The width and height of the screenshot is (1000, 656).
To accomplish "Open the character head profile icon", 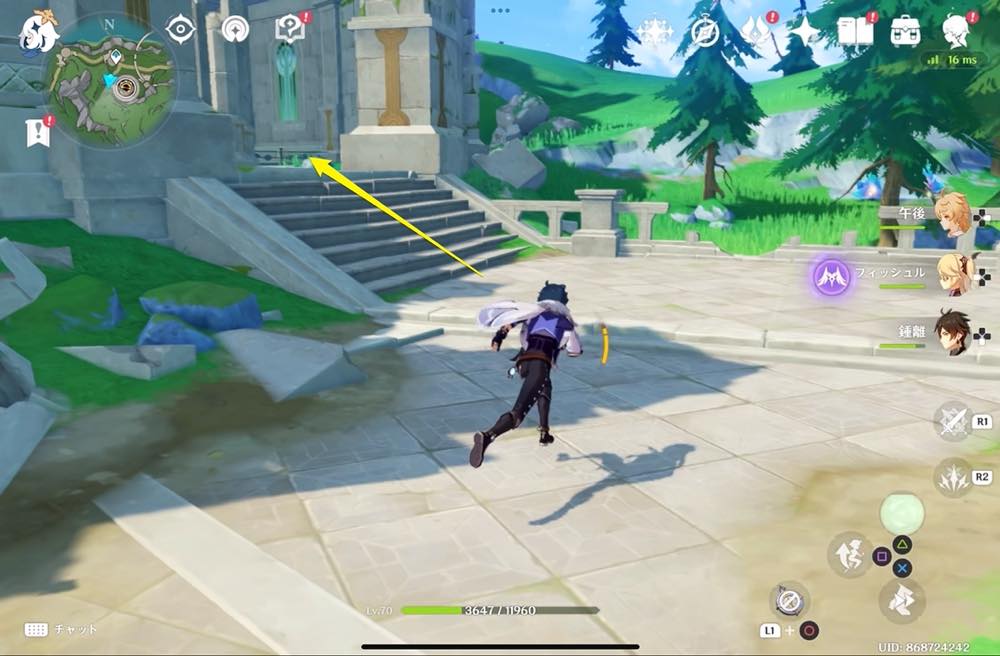I will click(957, 32).
